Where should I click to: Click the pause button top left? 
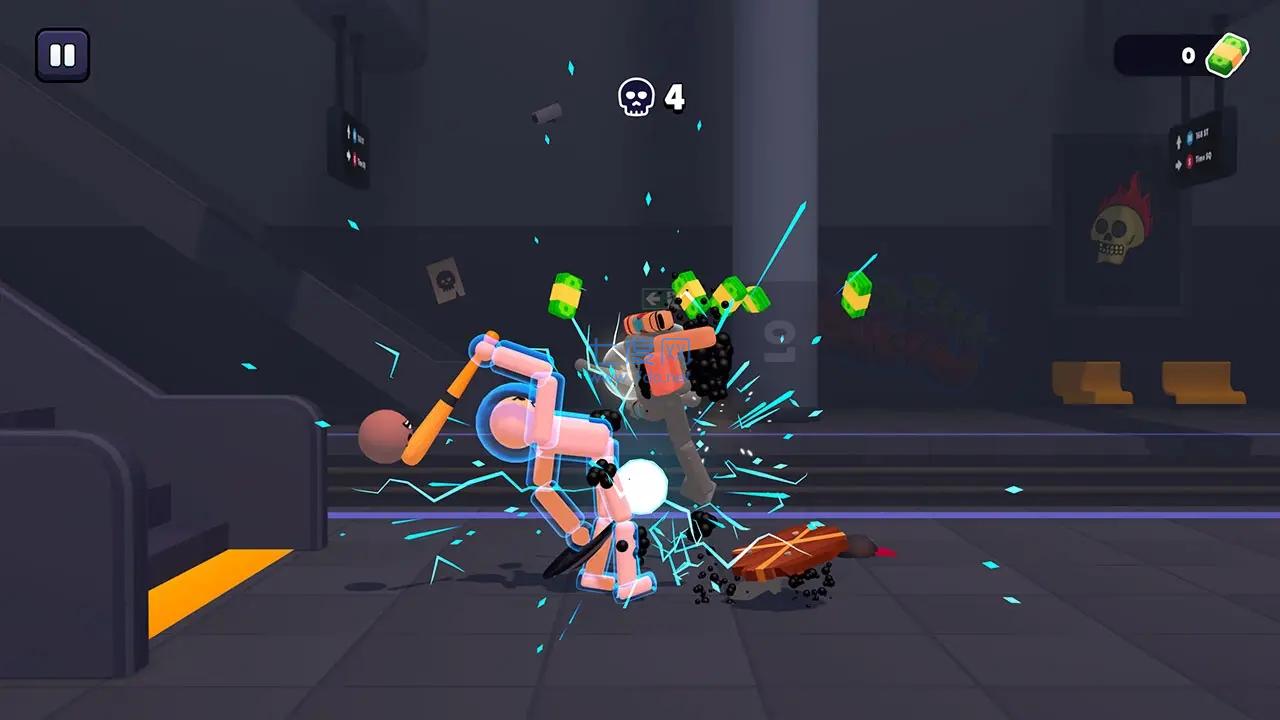click(61, 54)
